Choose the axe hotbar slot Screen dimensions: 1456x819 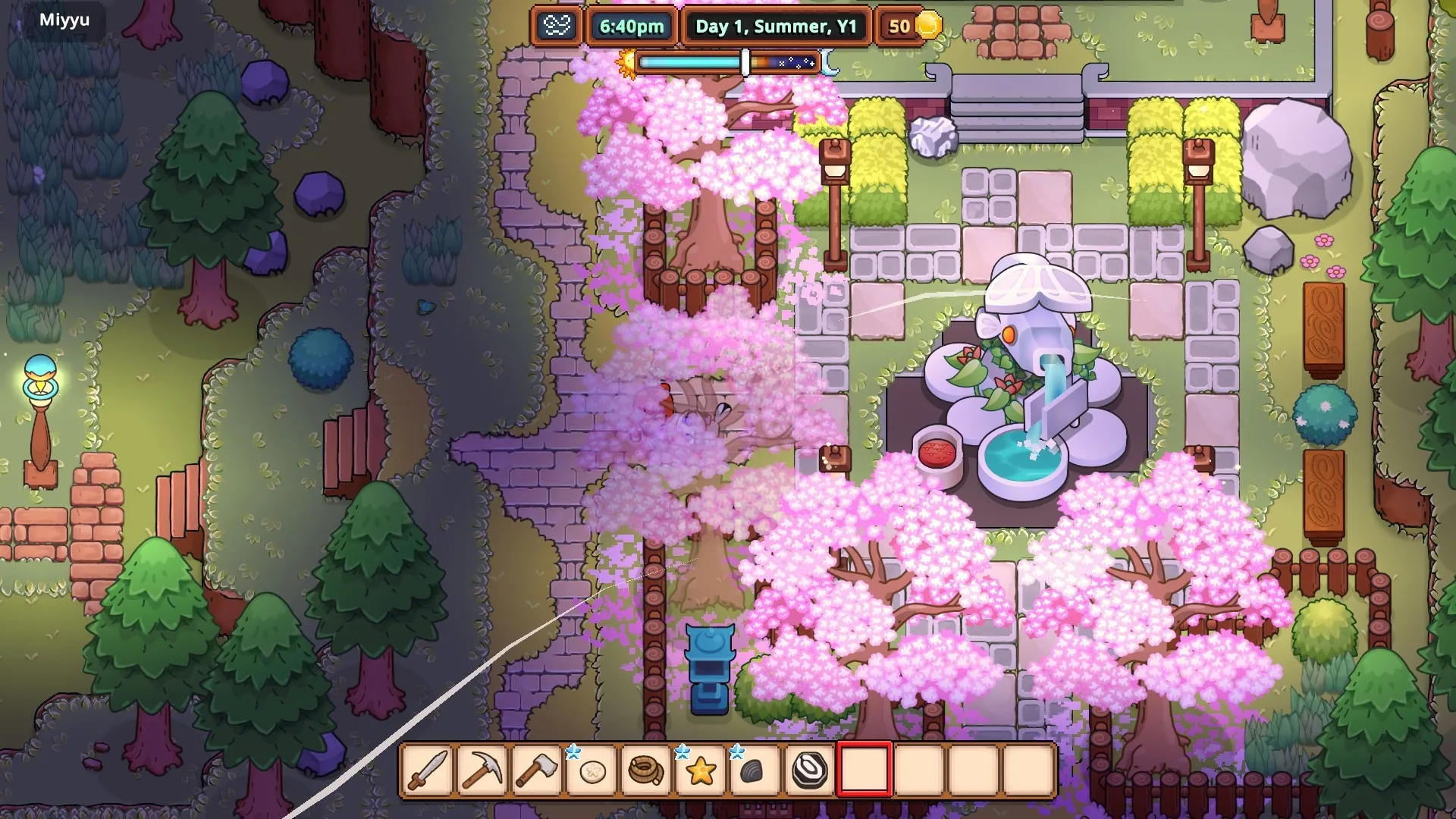point(537,771)
